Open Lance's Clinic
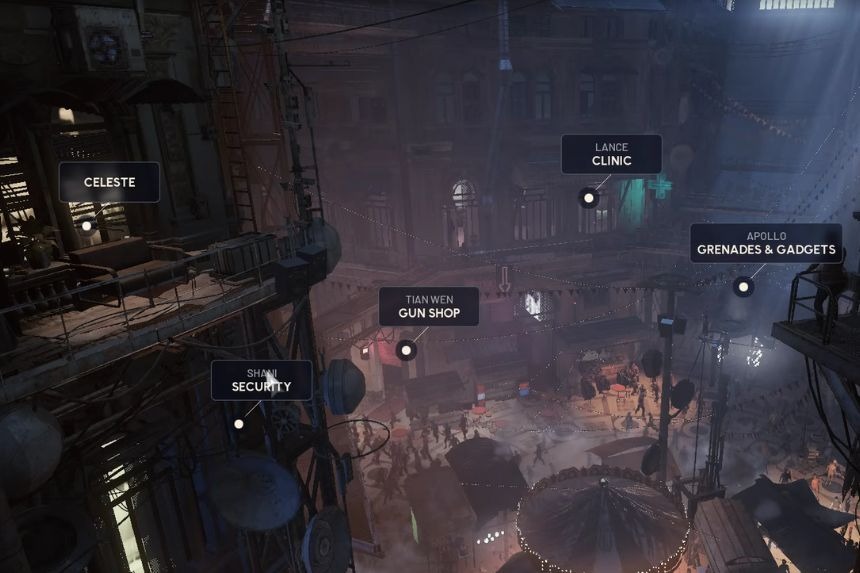Image resolution: width=860 pixels, height=573 pixels. (x=611, y=154)
